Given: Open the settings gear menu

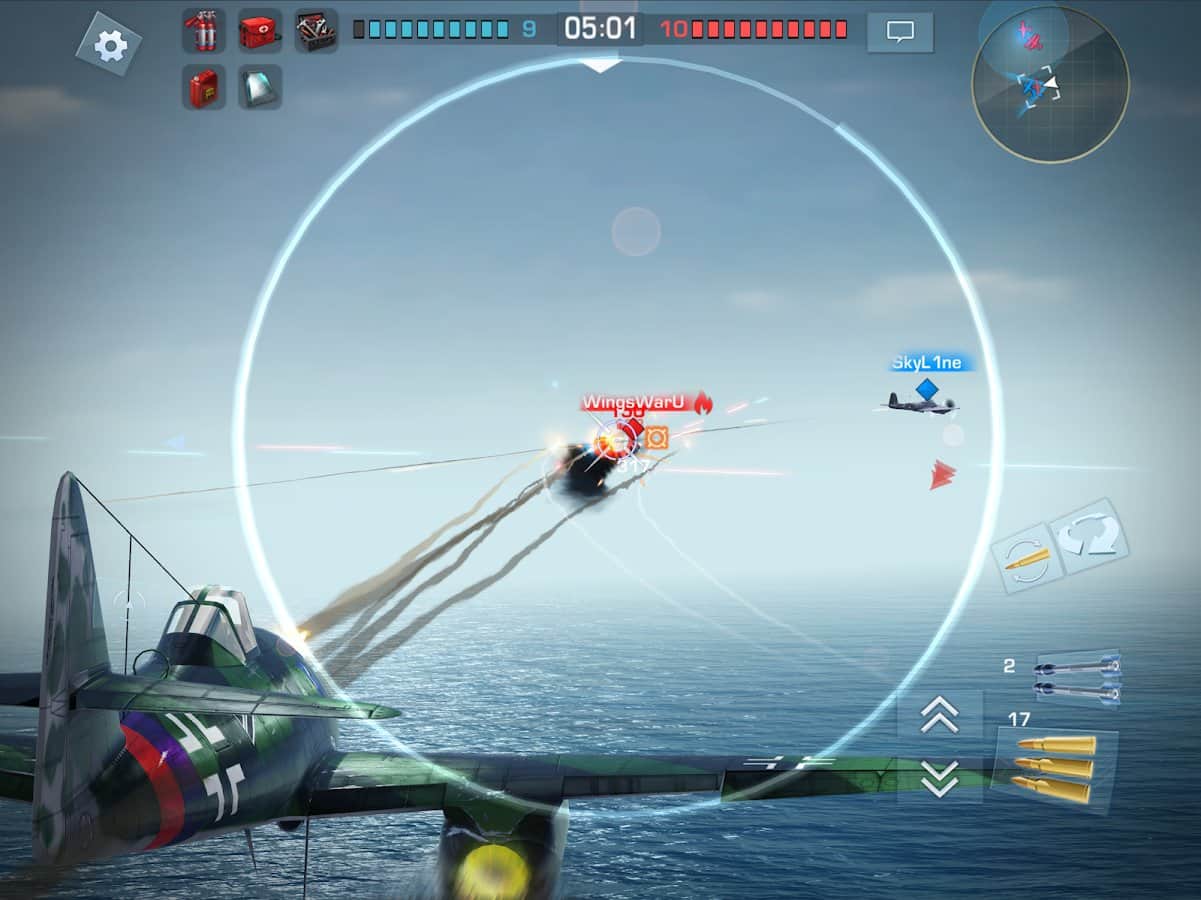Looking at the screenshot, I should tap(109, 43).
